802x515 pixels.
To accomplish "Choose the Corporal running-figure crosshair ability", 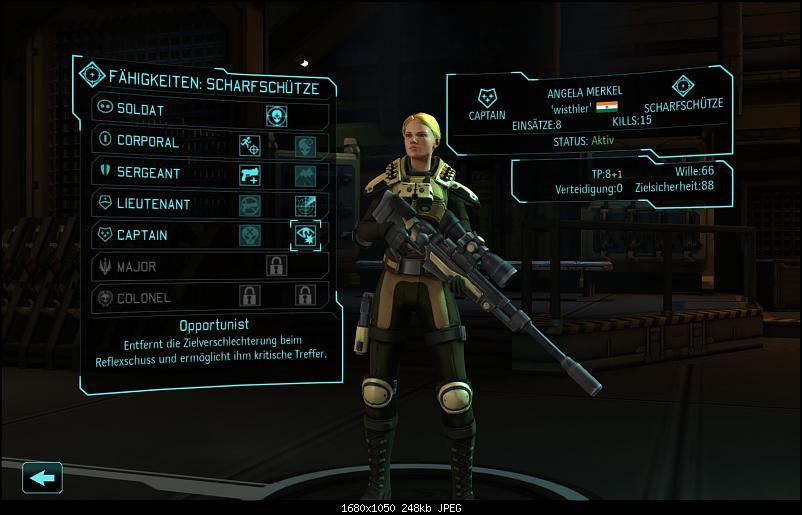I will pos(250,146).
